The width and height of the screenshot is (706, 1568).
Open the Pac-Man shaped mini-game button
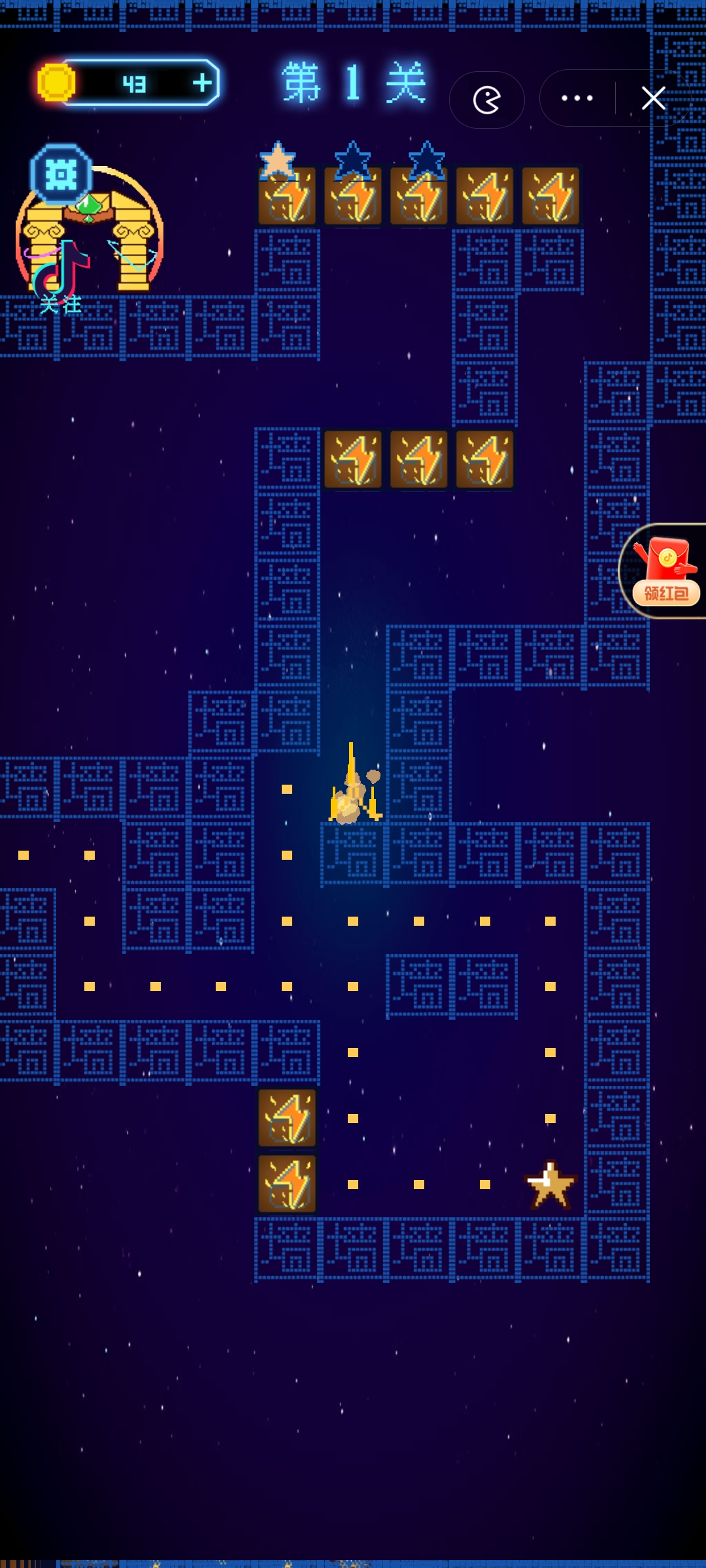[486, 100]
